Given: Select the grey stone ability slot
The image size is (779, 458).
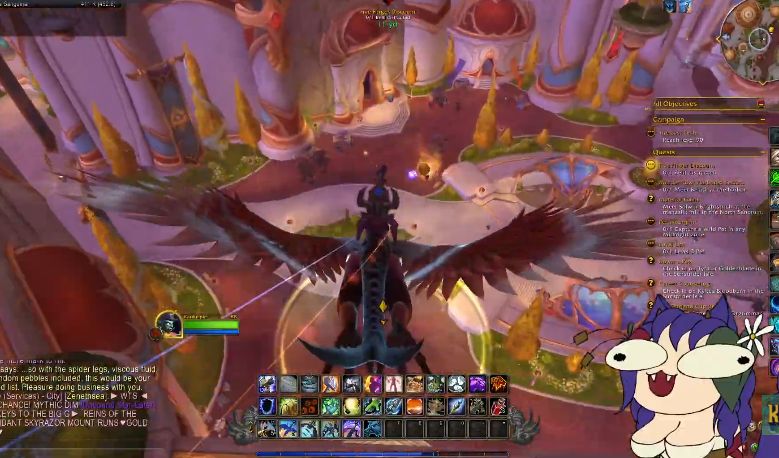Looking at the screenshot, I should (288, 384).
